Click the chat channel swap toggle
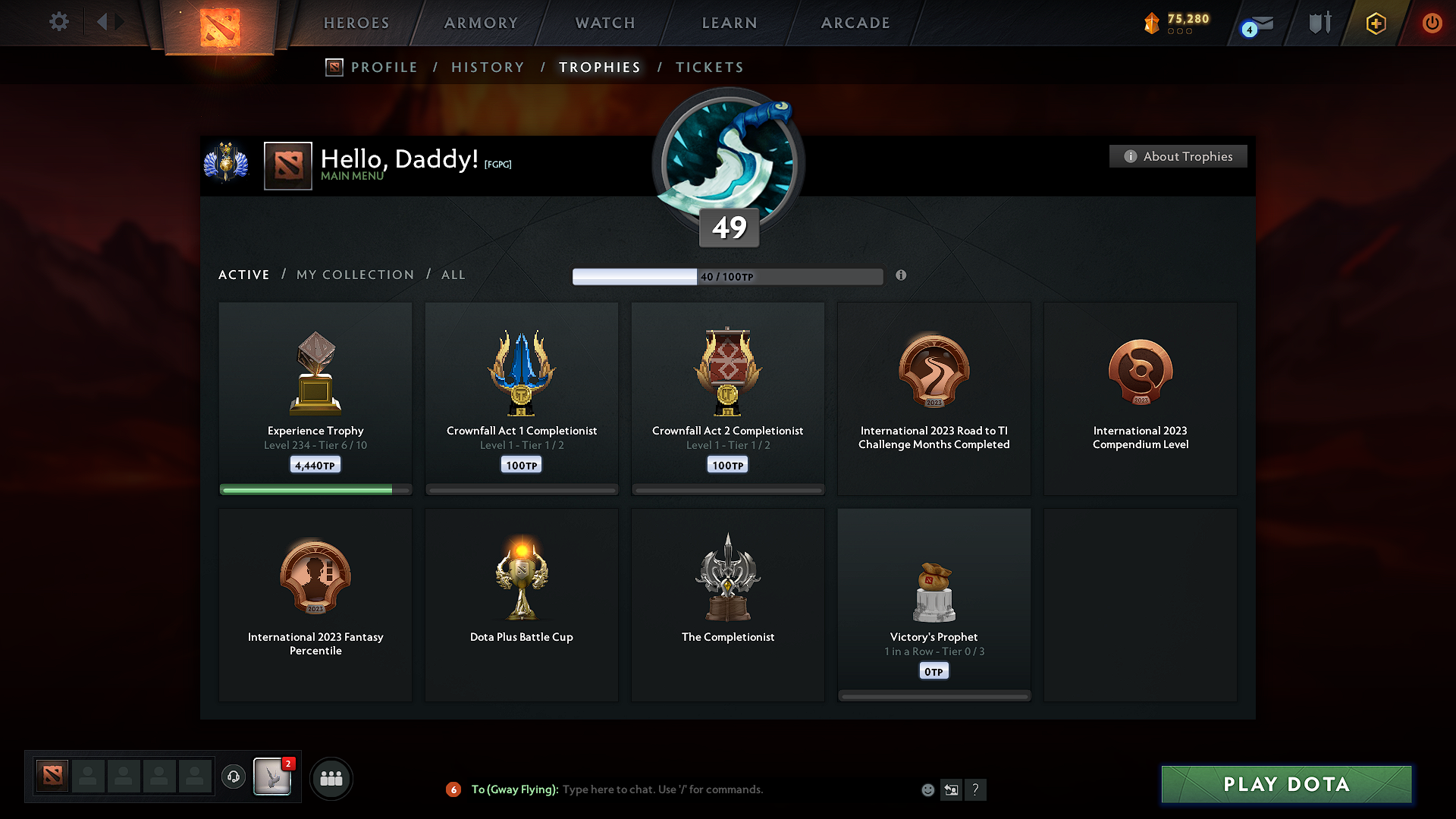The width and height of the screenshot is (1456, 819). pos(951,789)
